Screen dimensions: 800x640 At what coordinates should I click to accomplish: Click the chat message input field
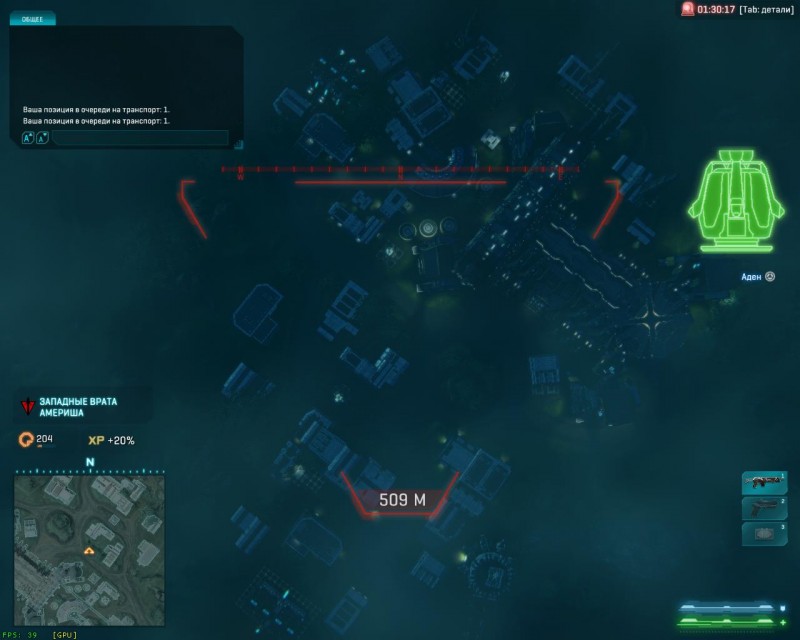140,138
